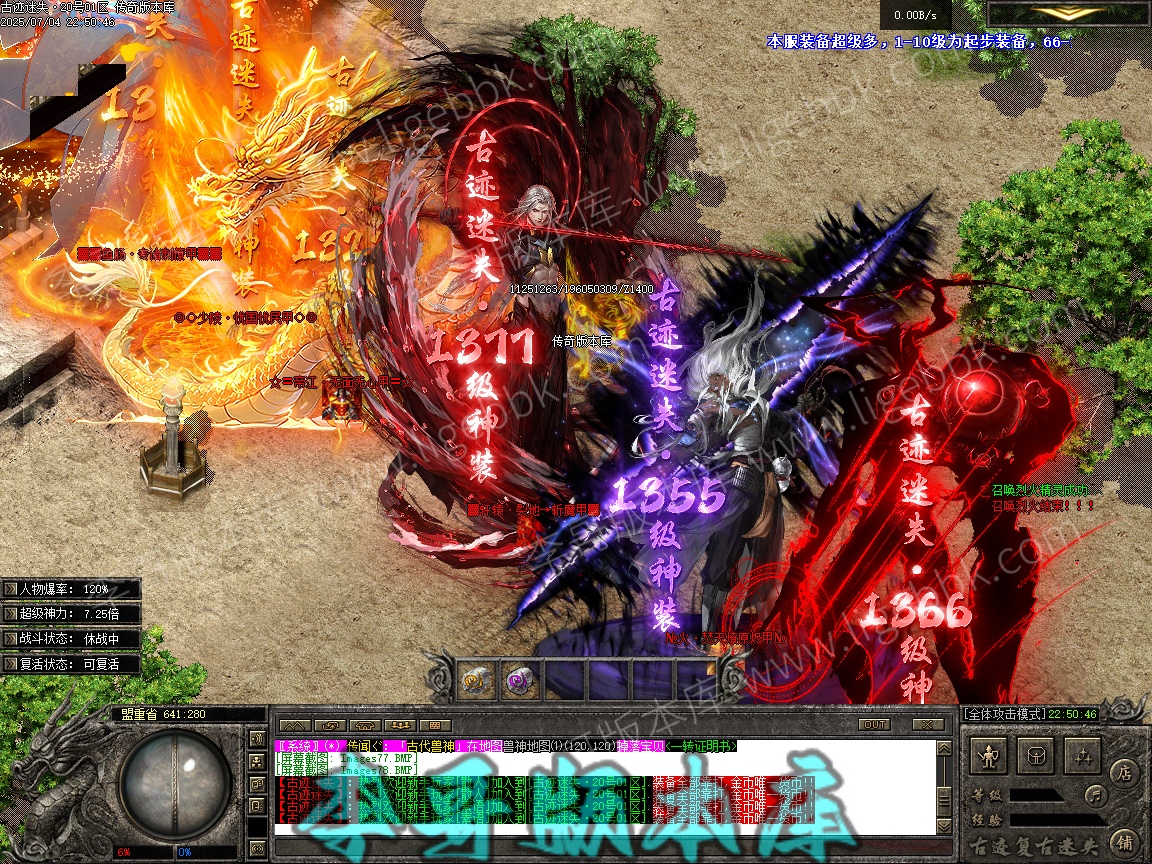Click the 人物爆率 status row arrow
The image size is (1152, 864).
click(10, 589)
